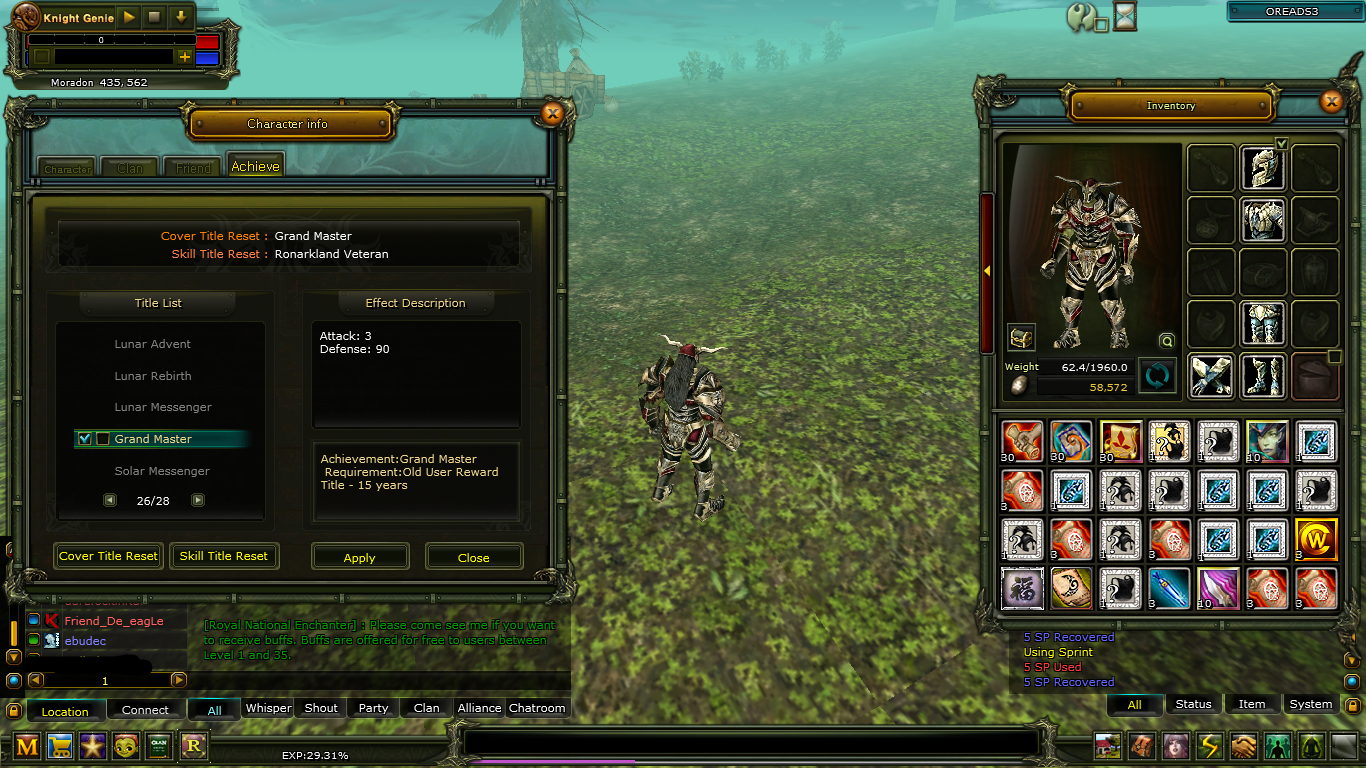Click the Skill Title Reset button
This screenshot has height=768, width=1366.
[224, 556]
